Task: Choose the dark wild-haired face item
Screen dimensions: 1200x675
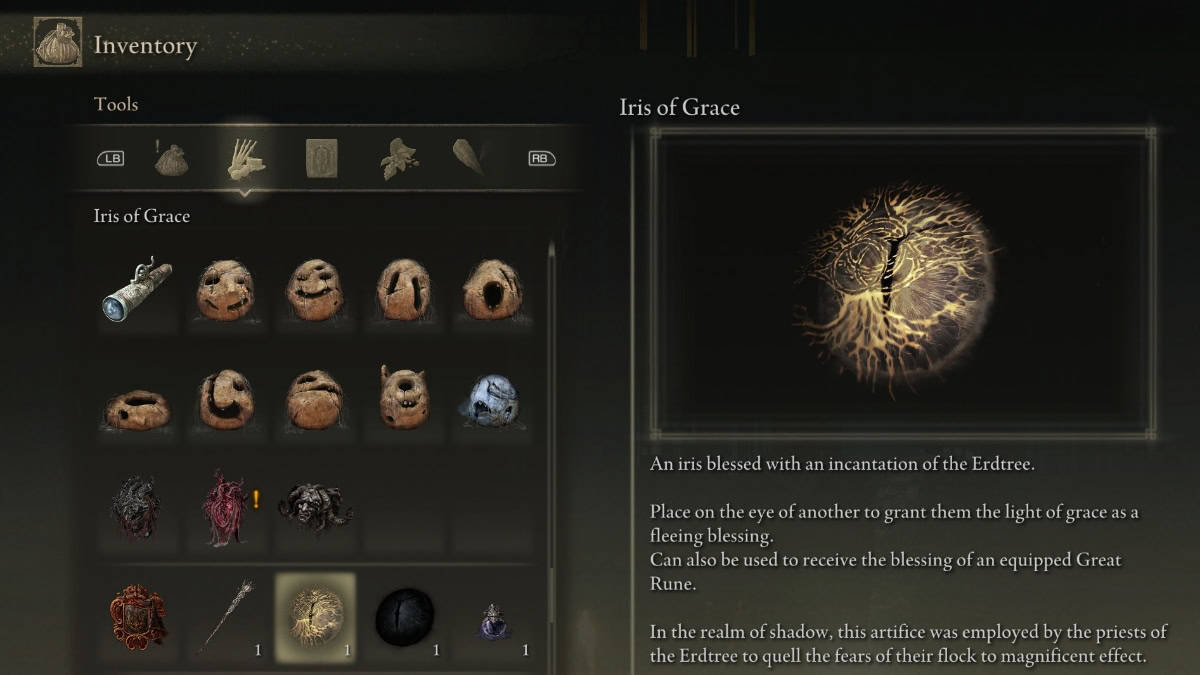Action: click(315, 508)
